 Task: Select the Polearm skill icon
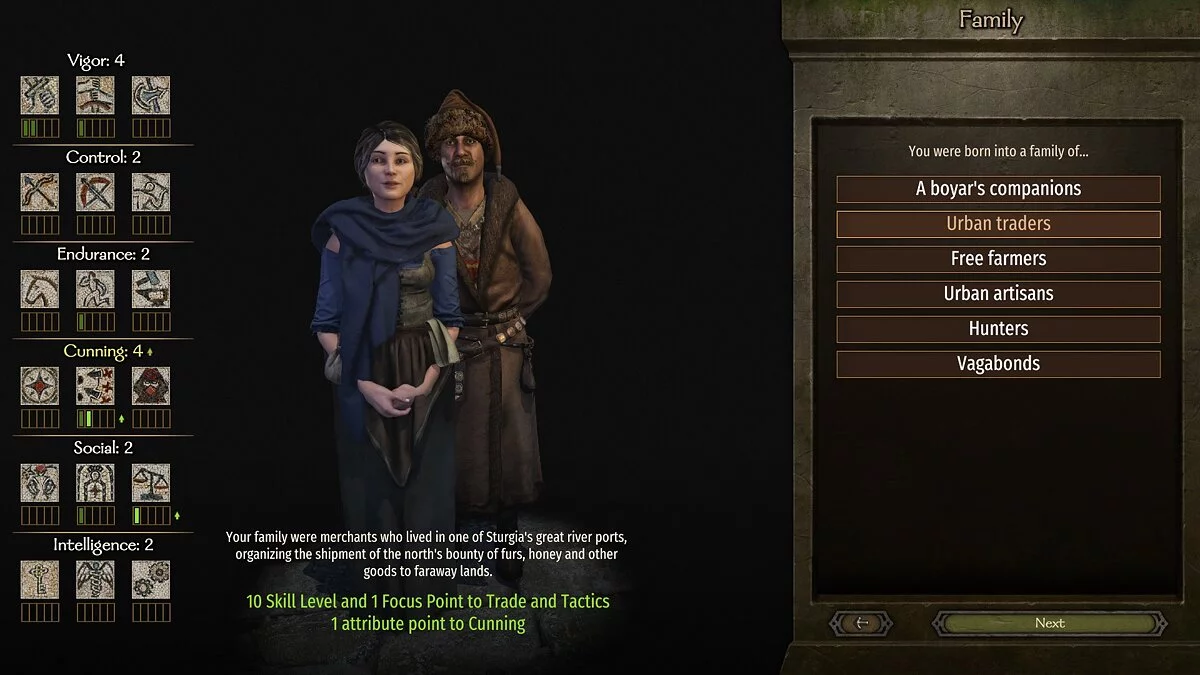click(x=151, y=95)
